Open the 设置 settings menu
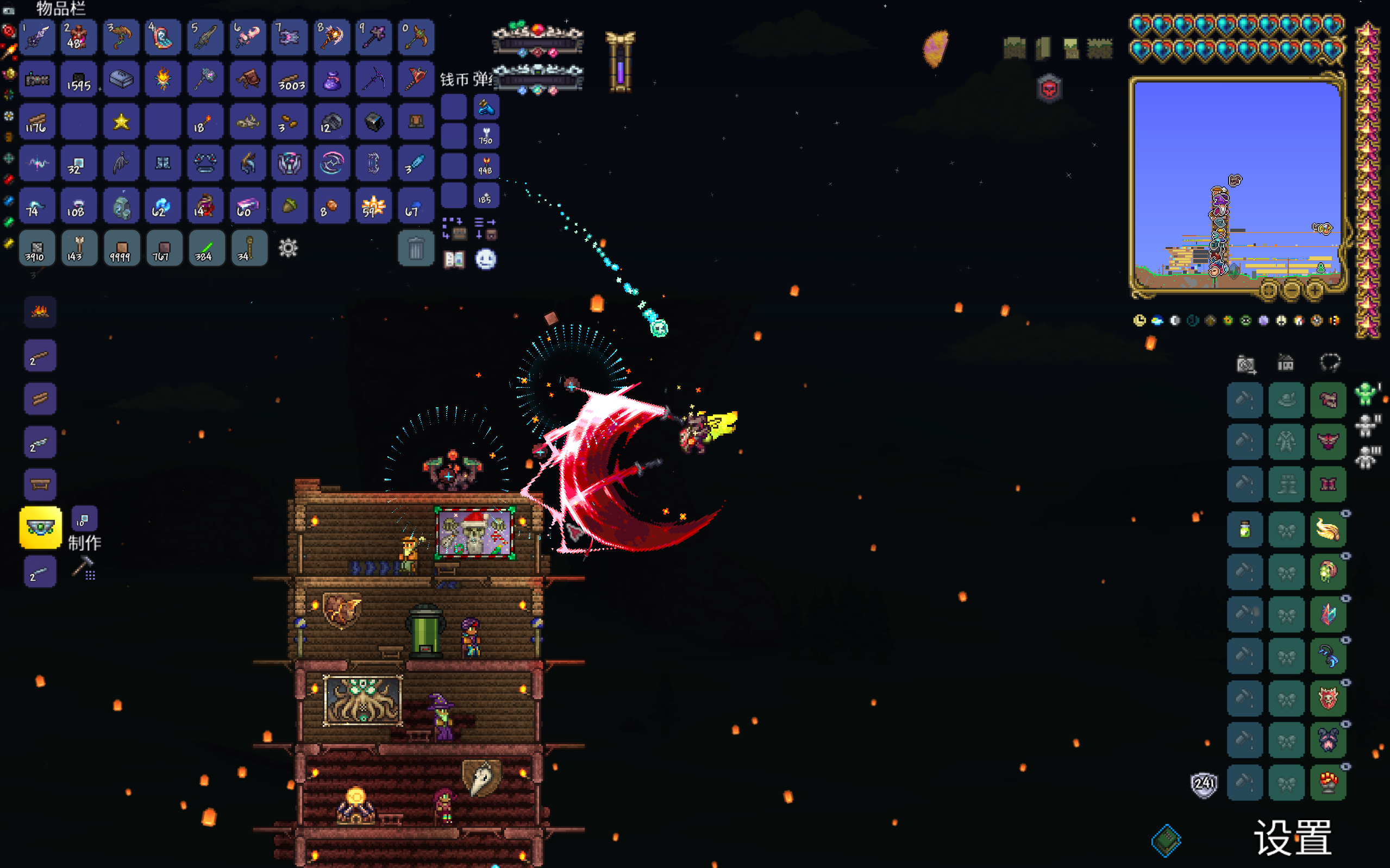 click(x=1292, y=838)
